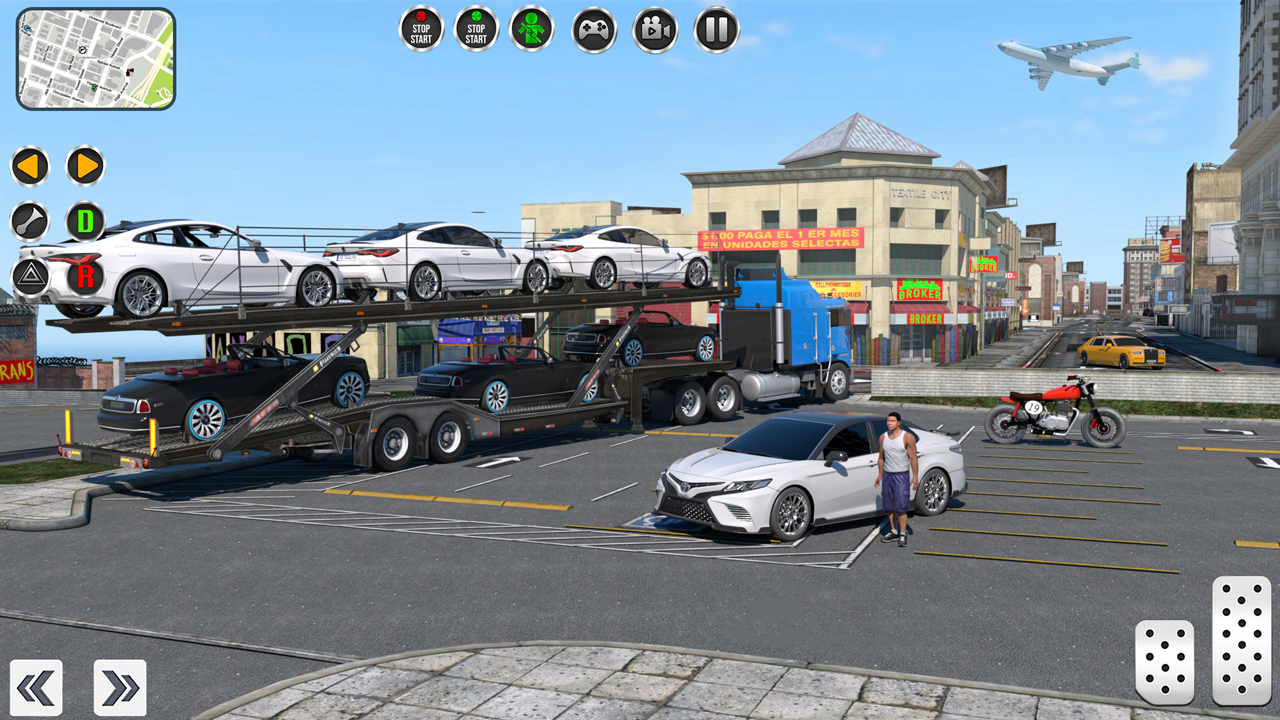The image size is (1280, 720).
Task: Click the green marker on the minimap
Action: pos(94,87)
